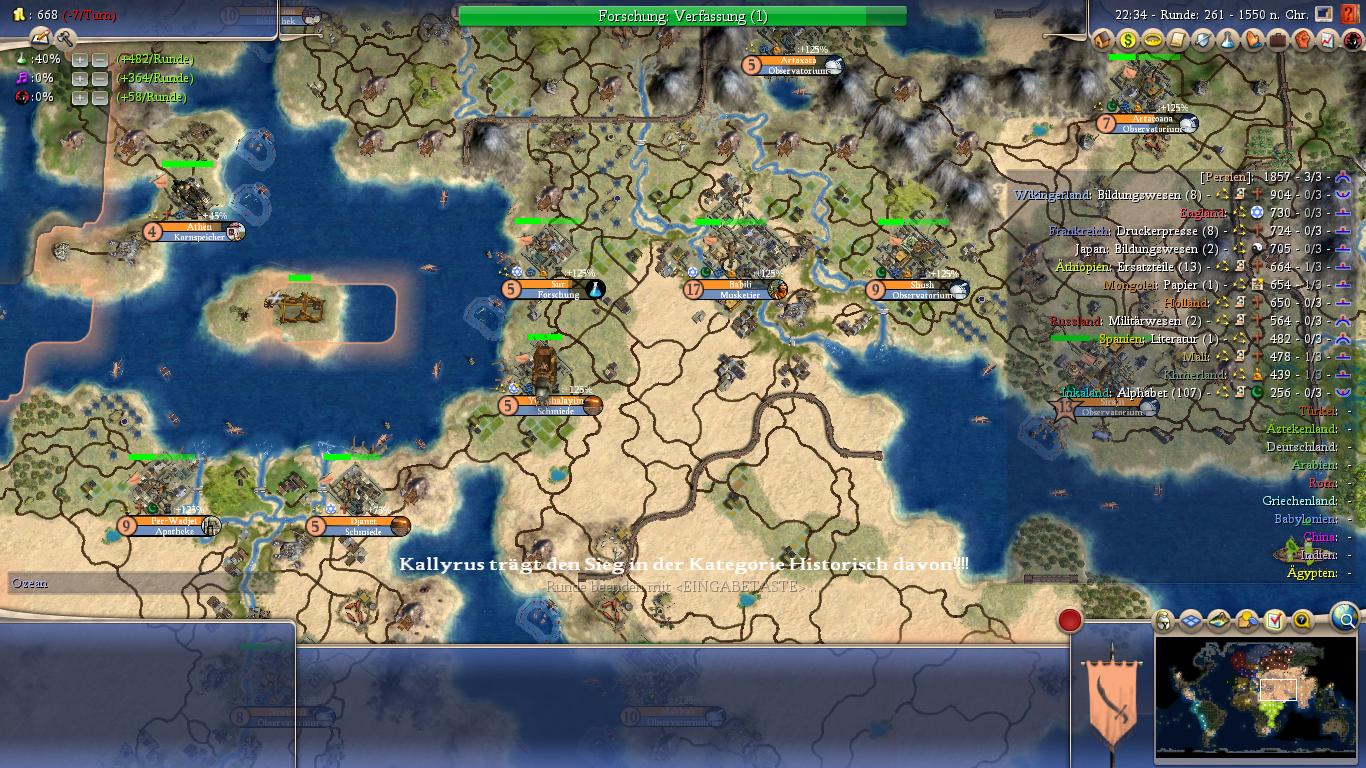Open the finance advisor dollar icon
This screenshot has width=1366, height=768.
1128,40
